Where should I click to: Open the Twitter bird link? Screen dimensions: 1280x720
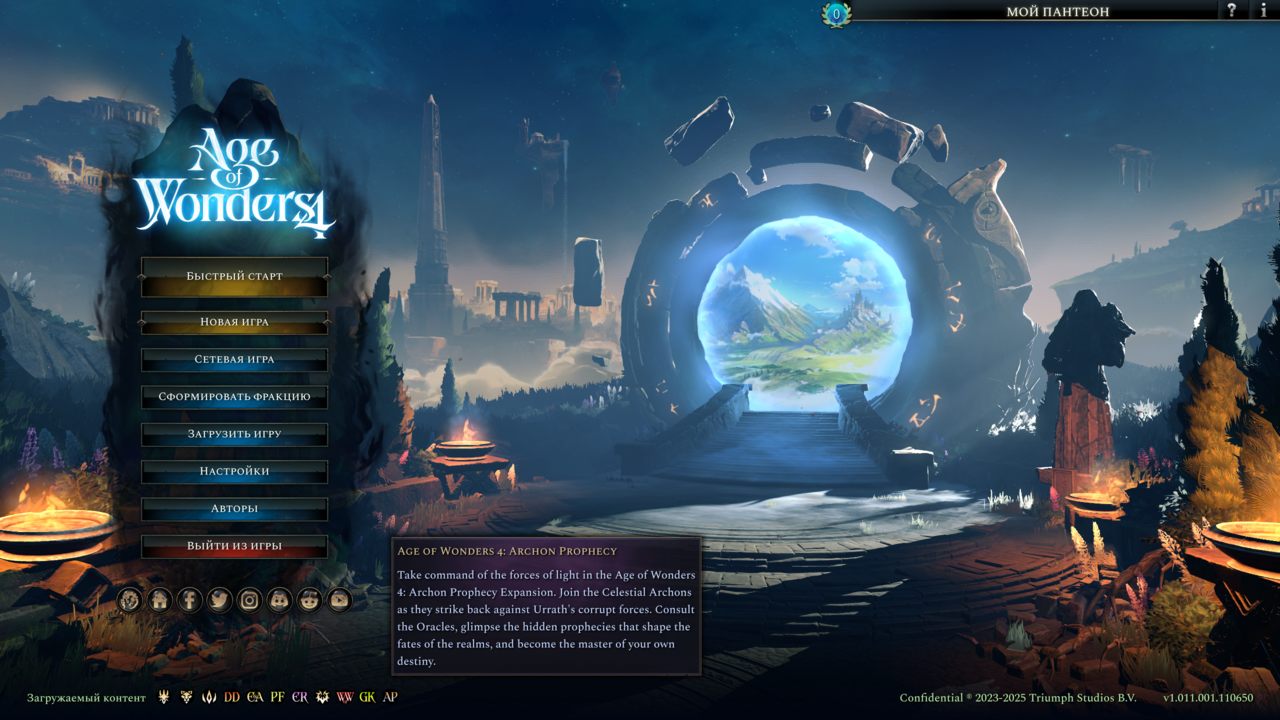coord(219,600)
